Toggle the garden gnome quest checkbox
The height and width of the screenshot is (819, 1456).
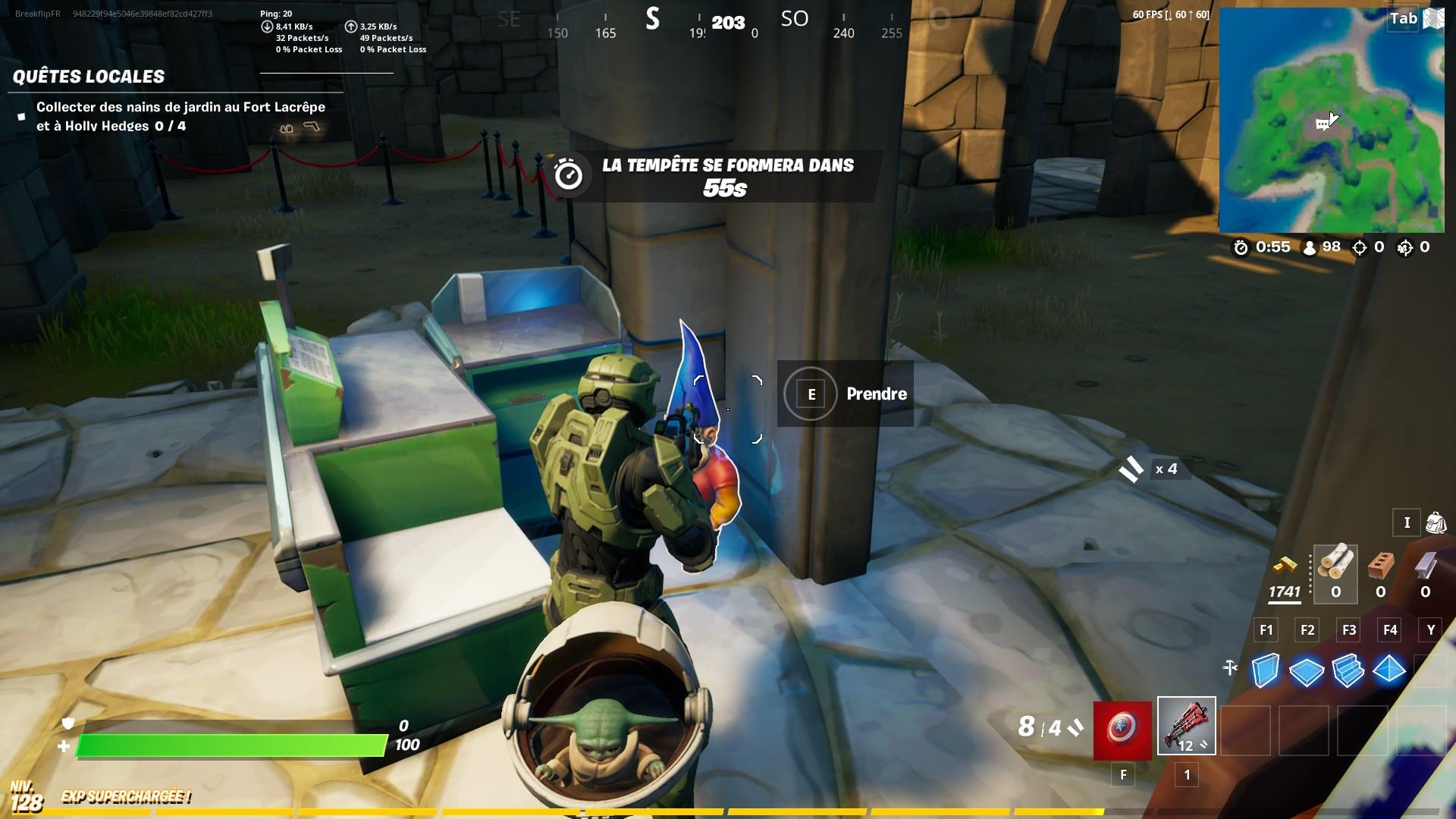coord(21,115)
